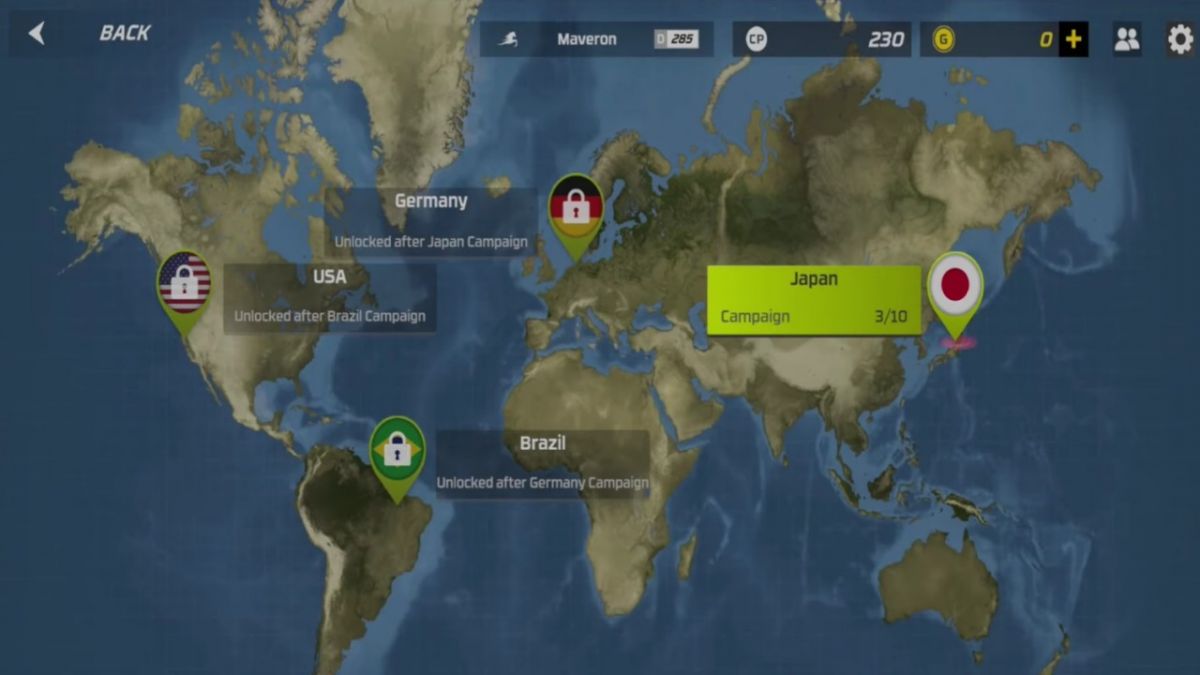The width and height of the screenshot is (1200, 675).
Task: Go back using the BACK button
Action: click(x=90, y=33)
